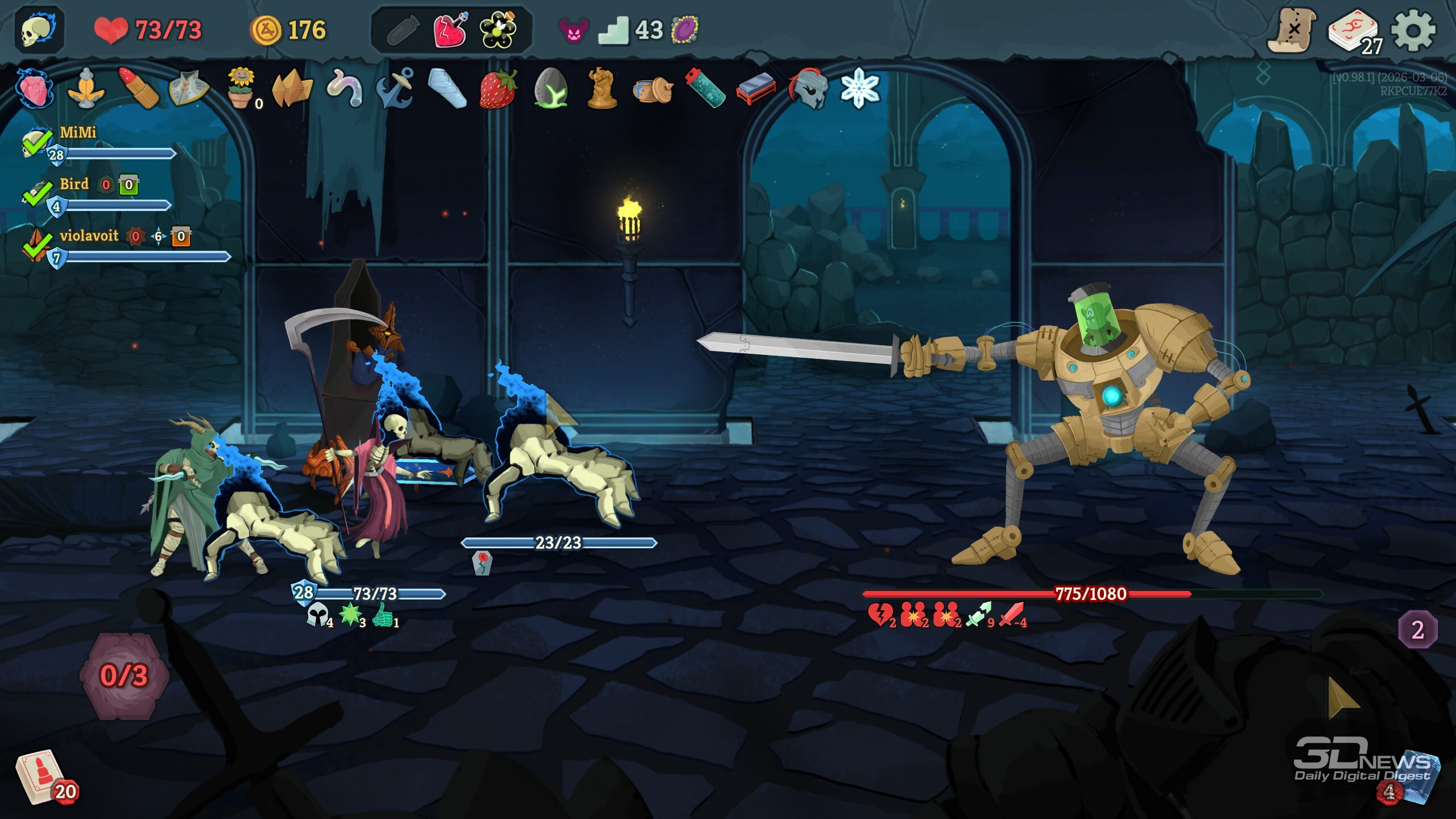Inspect the anchor relic
This screenshot has width=1456, height=819.
coord(396,89)
